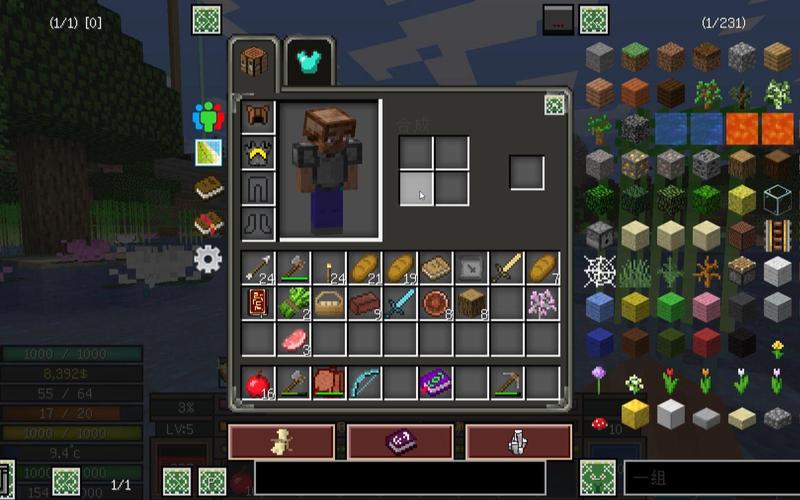800x500 pixels.
Task: Open the map icon in sidebar
Action: (208, 152)
